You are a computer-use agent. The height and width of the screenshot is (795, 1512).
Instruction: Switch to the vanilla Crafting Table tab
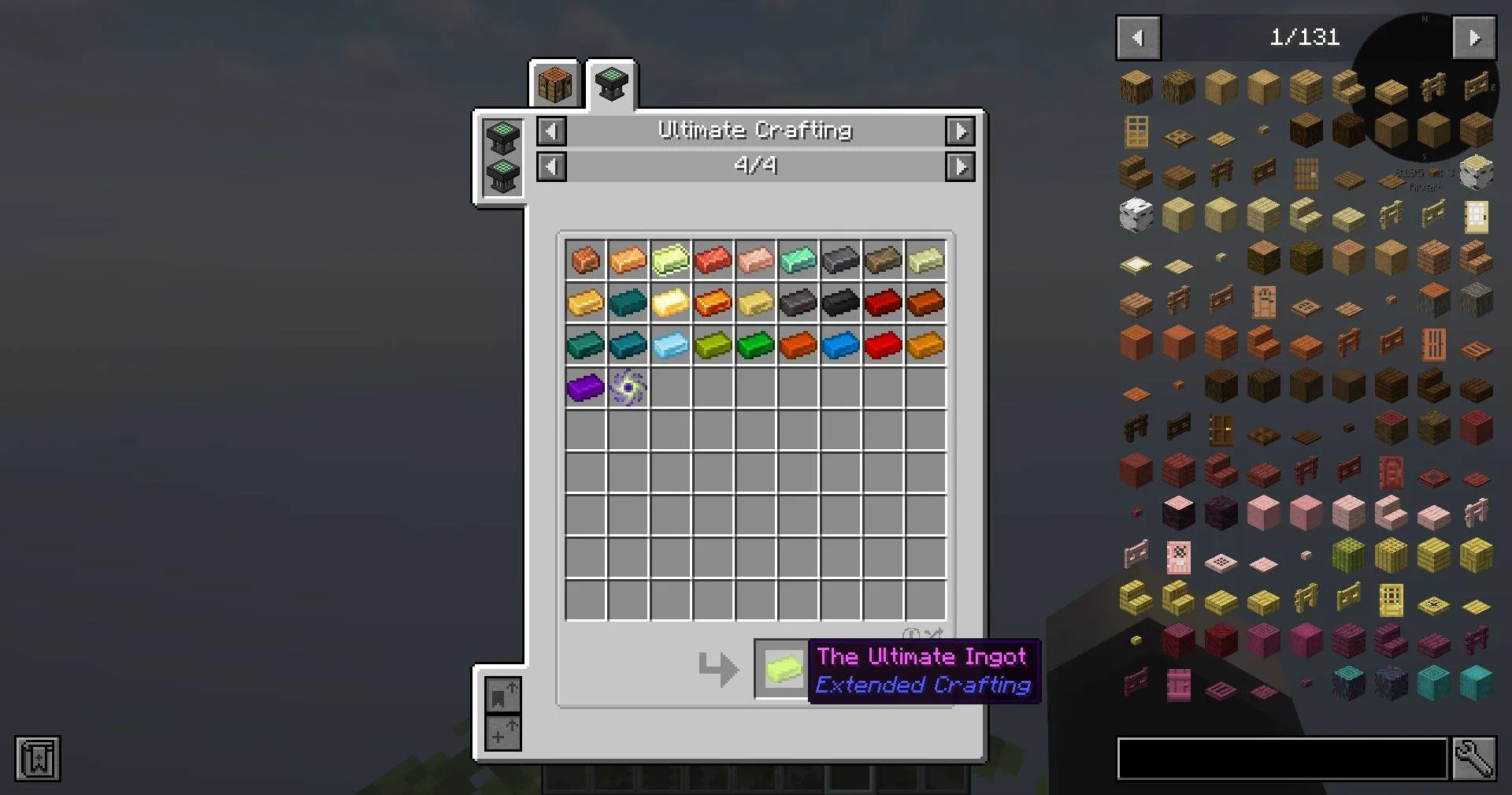554,85
